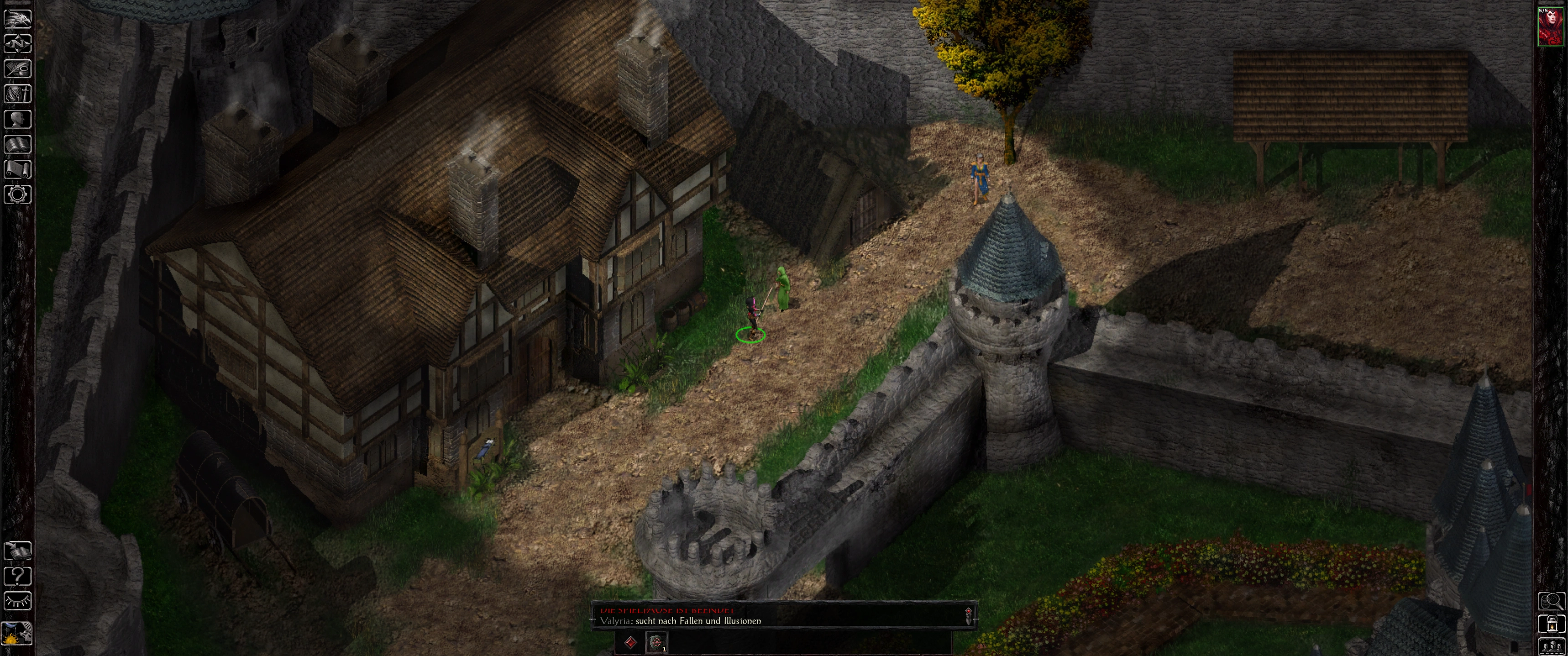1568x656 pixels.
Task: Open the journal quill and inkwell
Action: [18, 69]
